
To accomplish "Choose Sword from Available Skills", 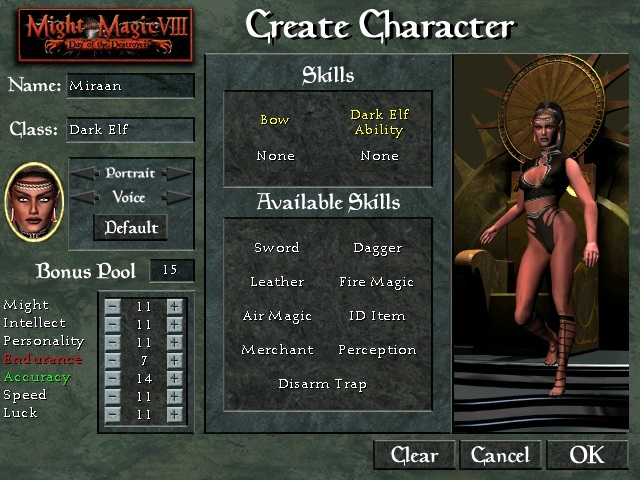I will (x=276, y=248).
